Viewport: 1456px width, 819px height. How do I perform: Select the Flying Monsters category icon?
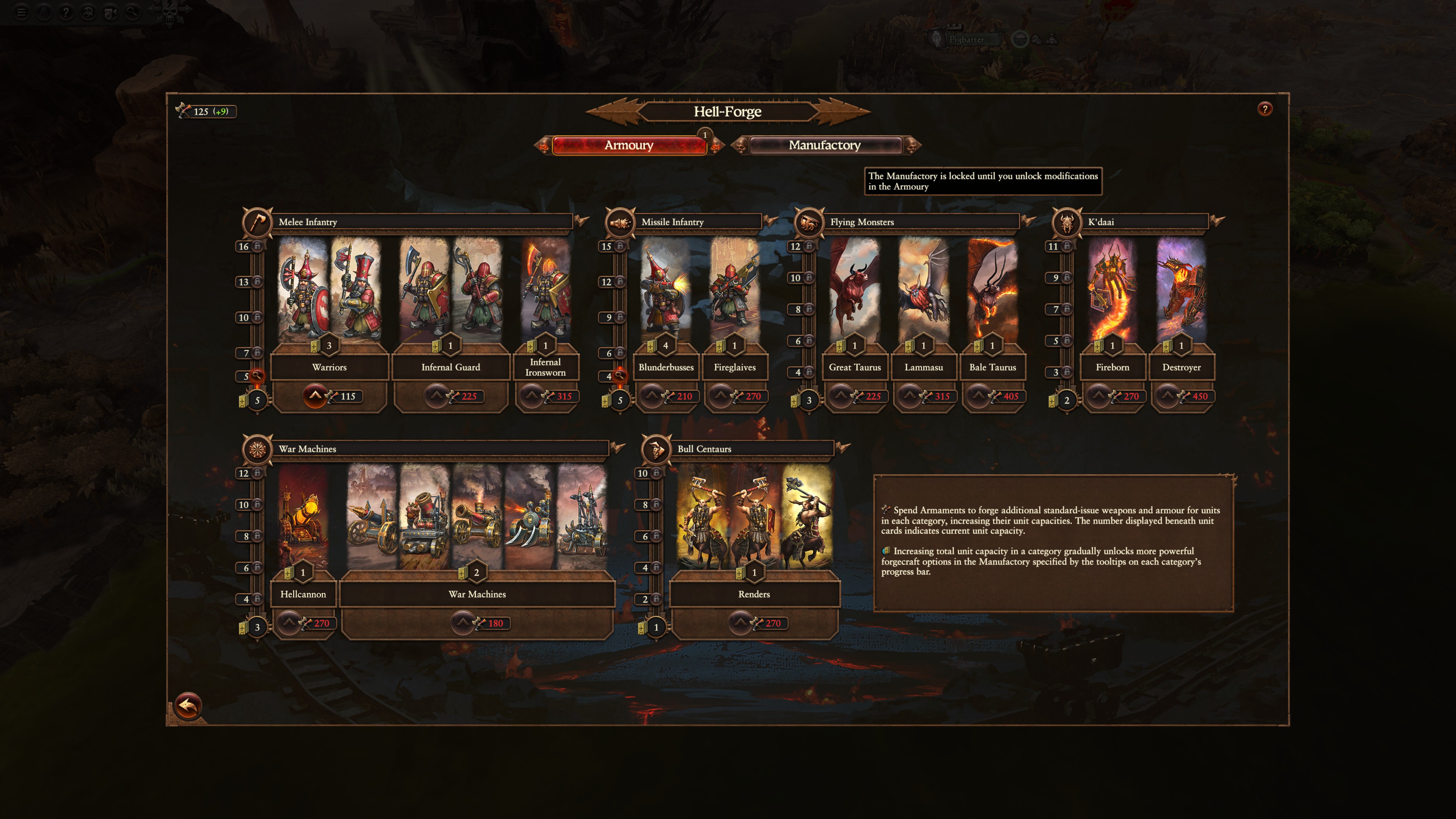pyautogui.click(x=810, y=222)
